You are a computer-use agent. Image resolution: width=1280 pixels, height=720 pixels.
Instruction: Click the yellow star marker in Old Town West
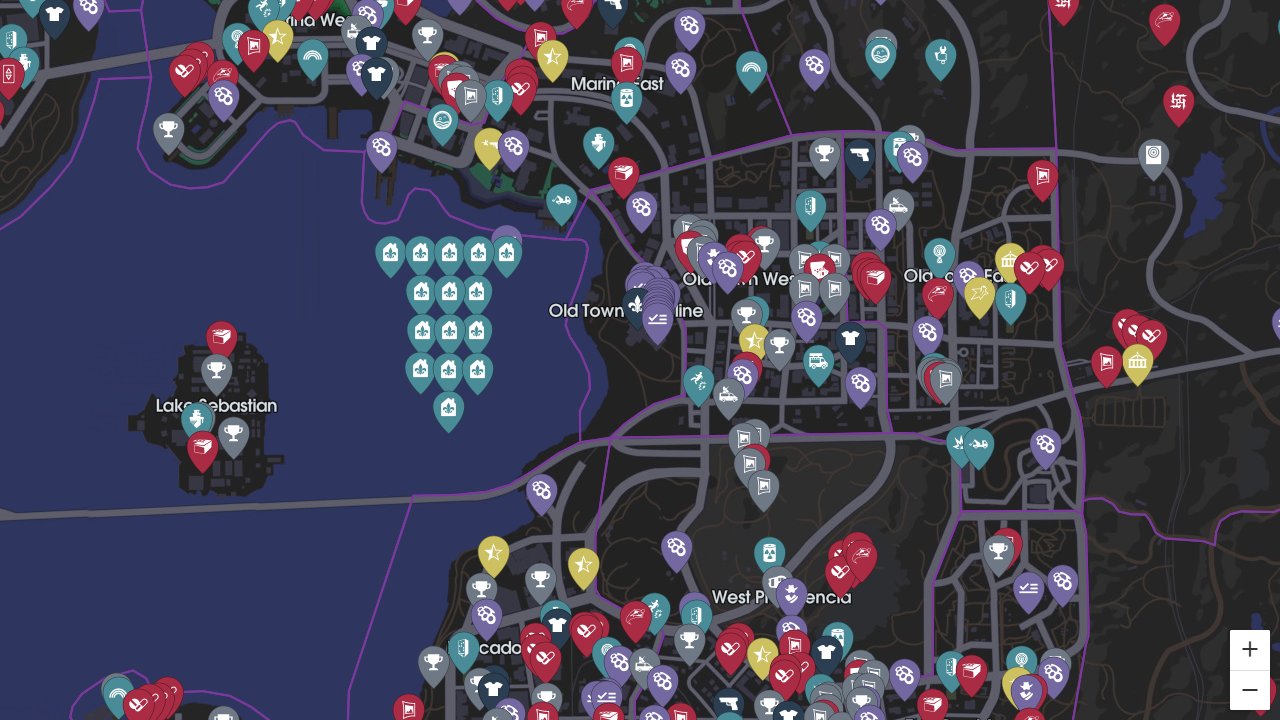click(753, 341)
